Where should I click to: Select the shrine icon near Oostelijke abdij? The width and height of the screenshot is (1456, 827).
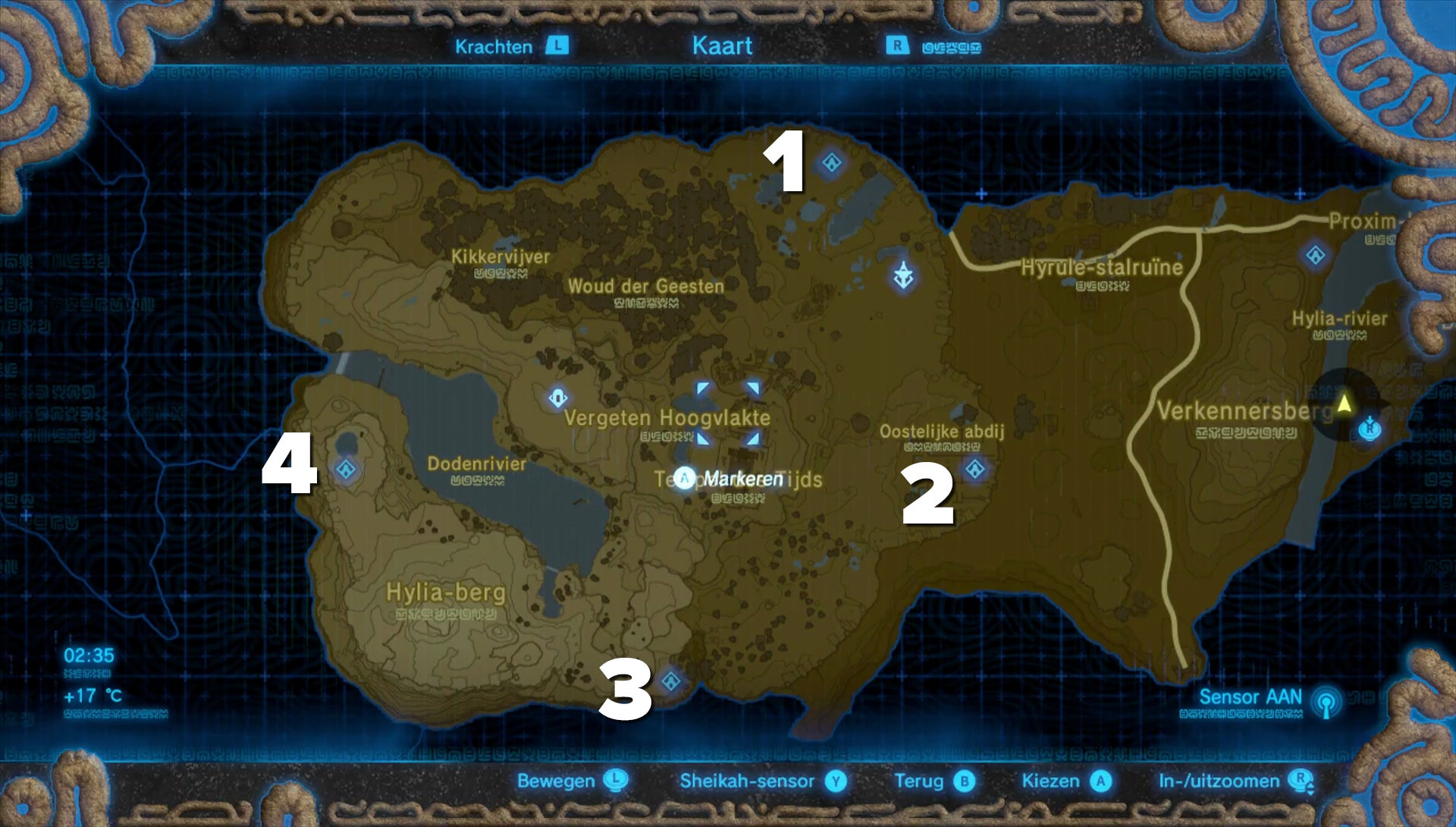[x=974, y=469]
